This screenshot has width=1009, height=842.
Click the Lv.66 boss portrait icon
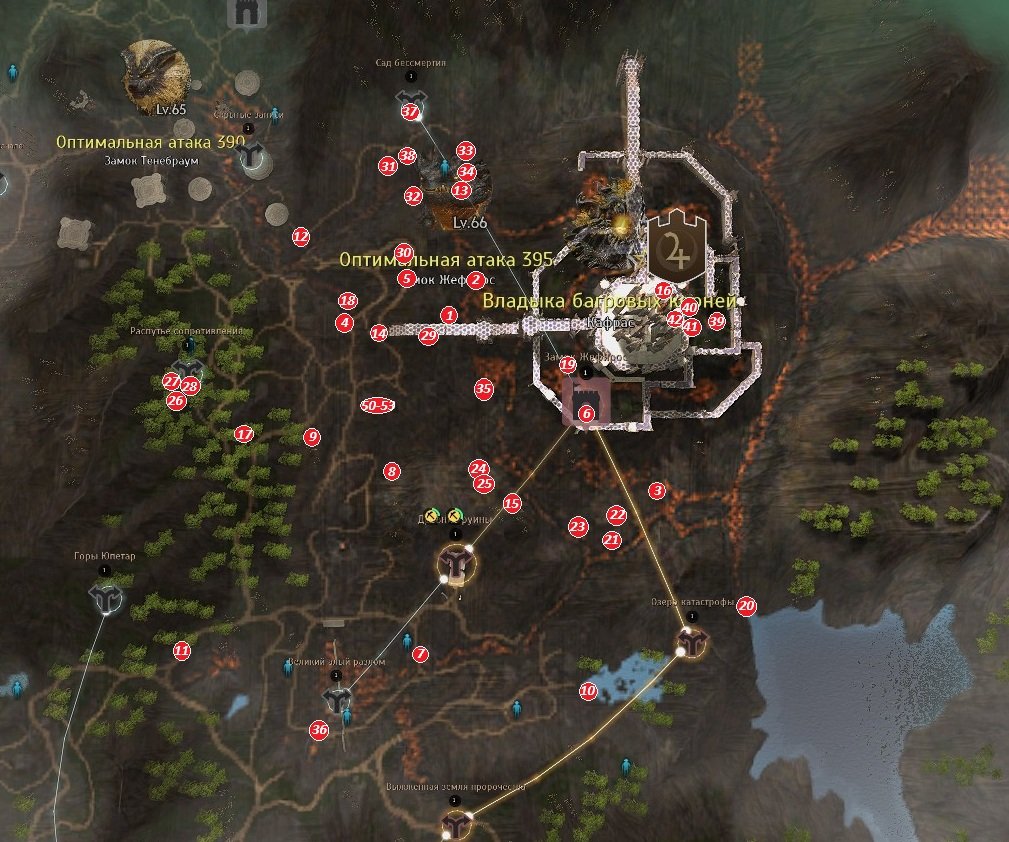coord(447,190)
